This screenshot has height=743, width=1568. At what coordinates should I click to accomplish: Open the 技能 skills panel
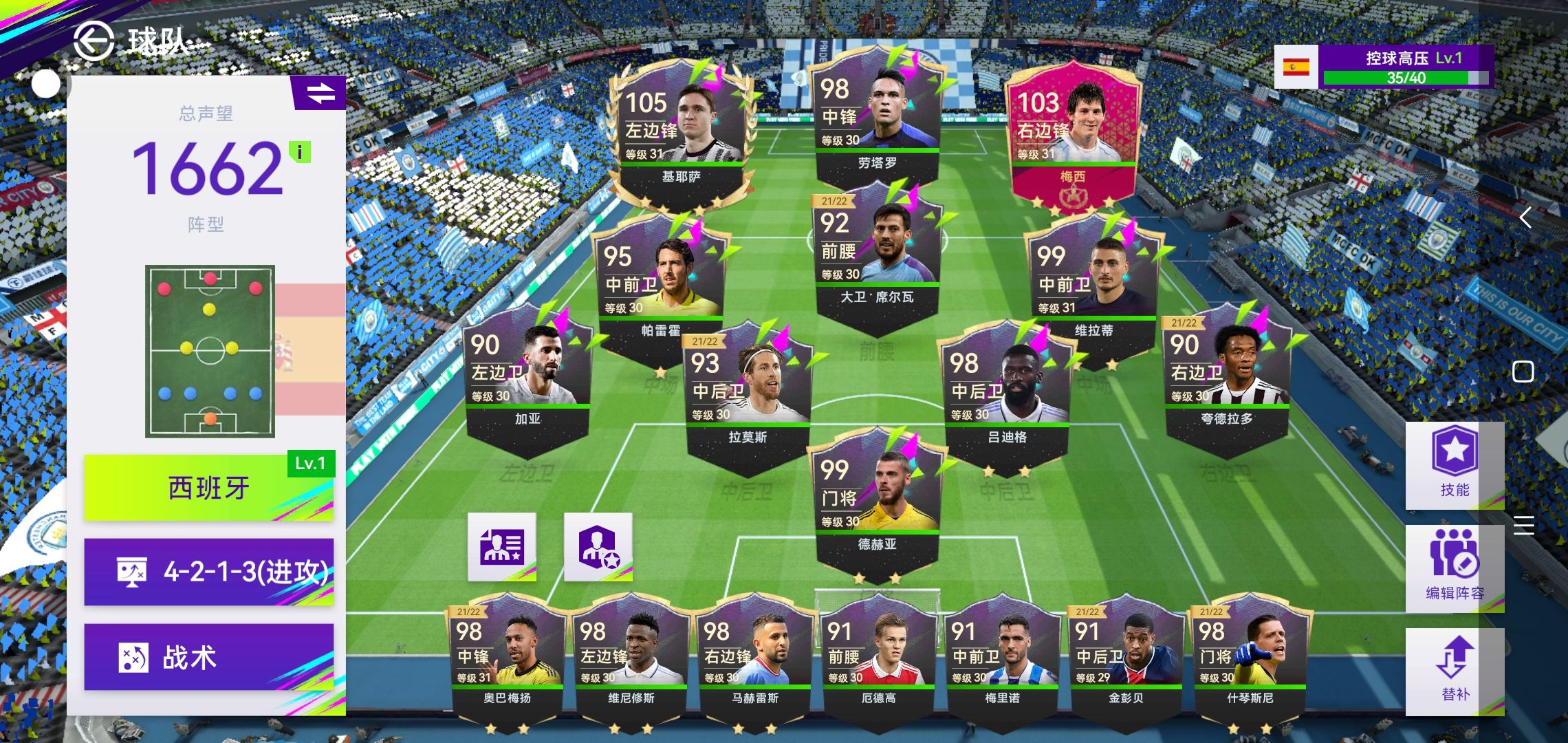tap(1454, 464)
